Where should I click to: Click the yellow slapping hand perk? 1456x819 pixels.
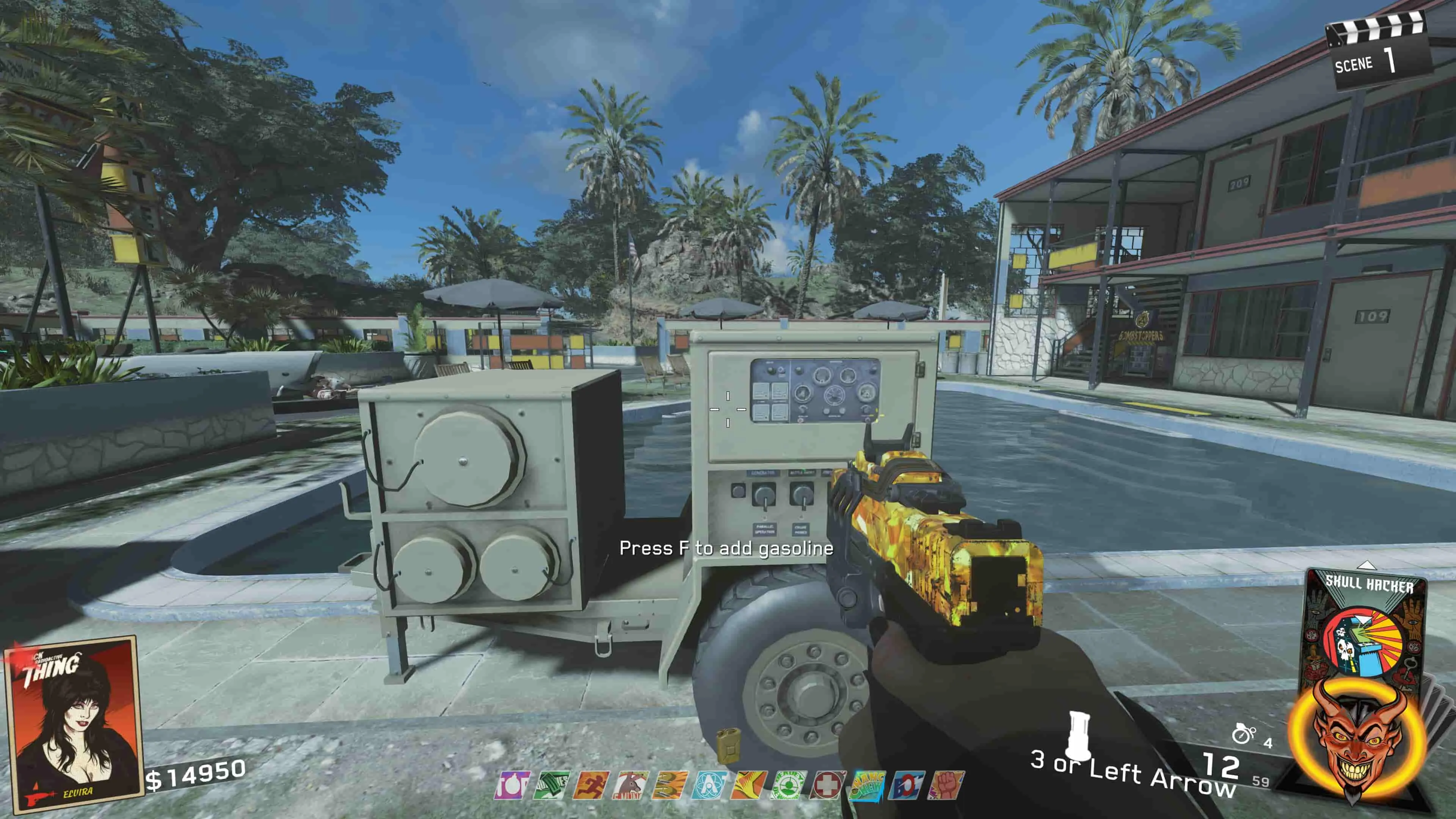point(748,785)
